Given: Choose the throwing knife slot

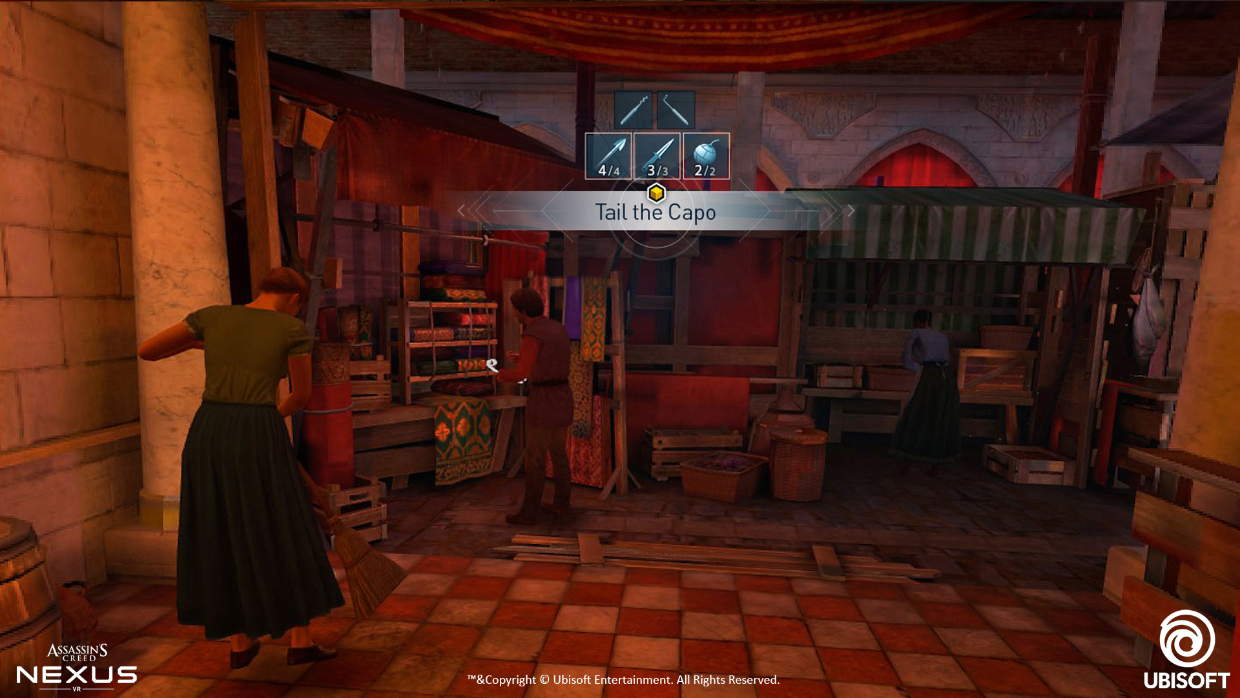Looking at the screenshot, I should 657,156.
